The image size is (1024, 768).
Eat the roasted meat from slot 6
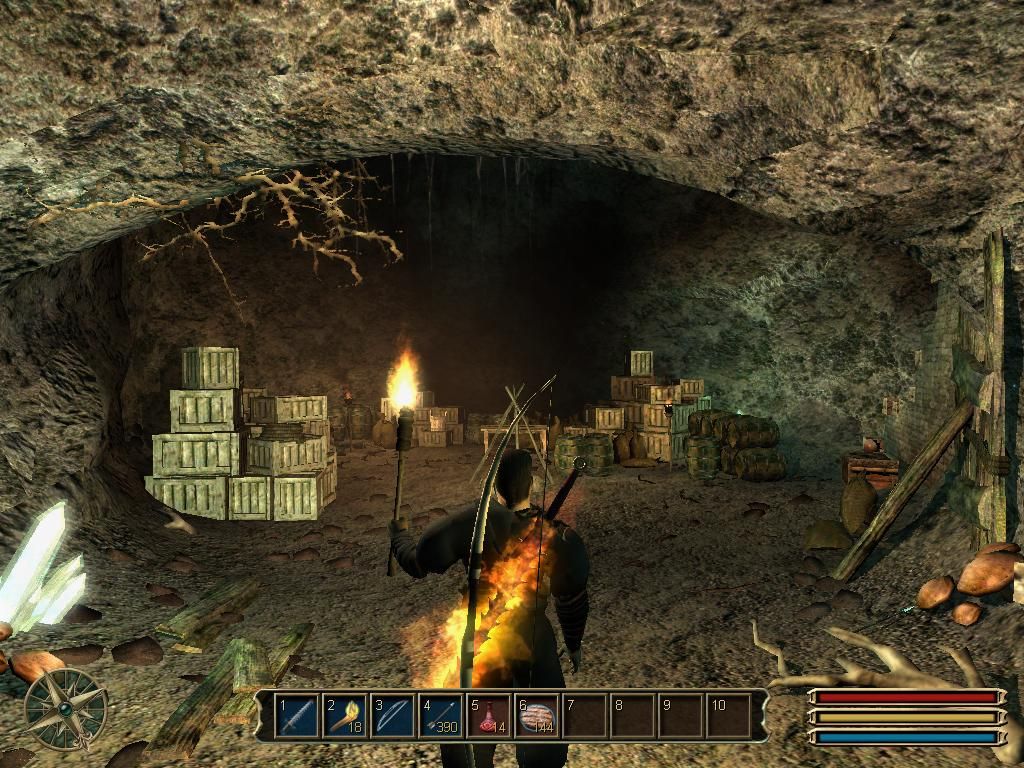[537, 716]
